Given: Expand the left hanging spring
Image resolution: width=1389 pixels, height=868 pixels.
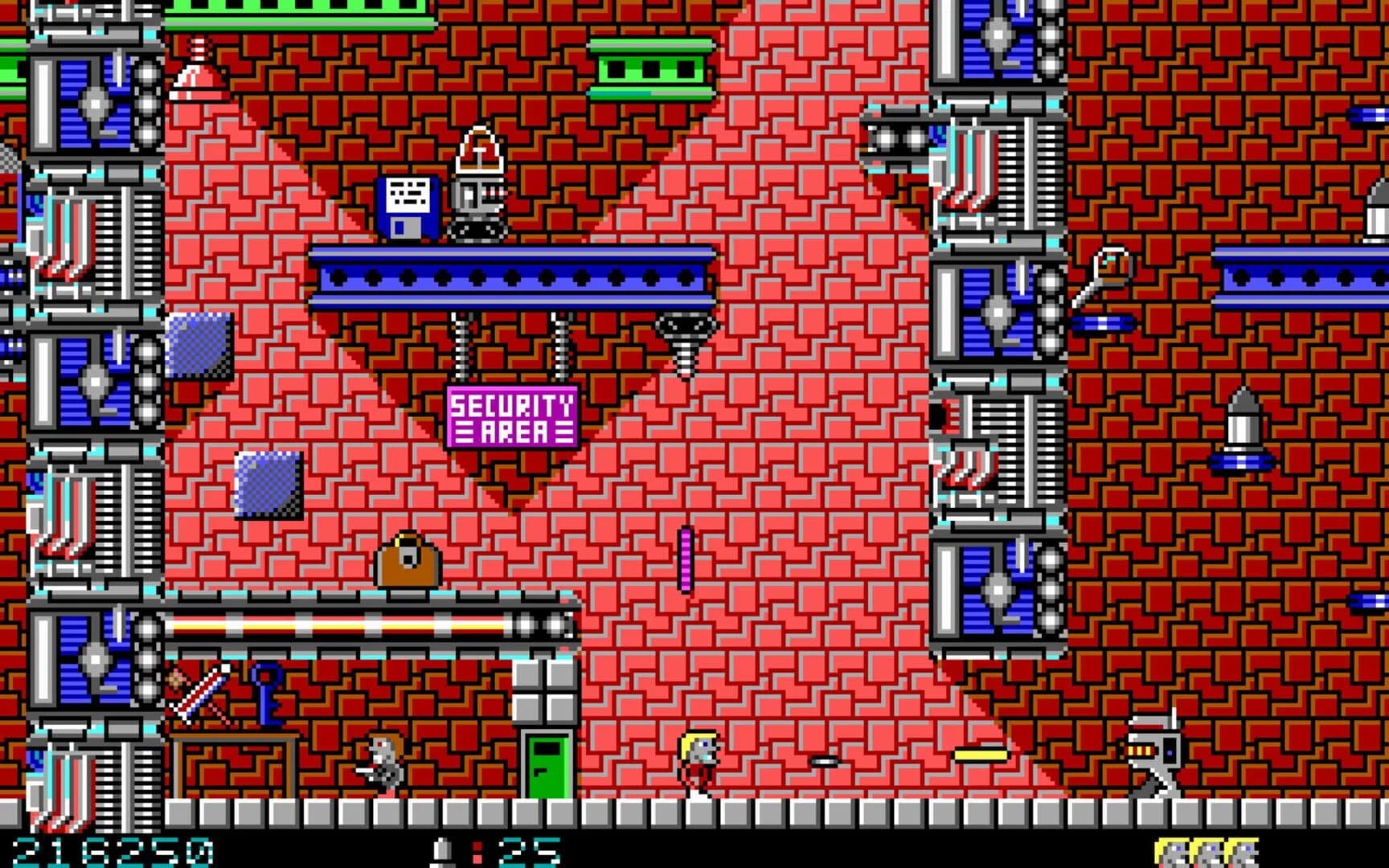Looking at the screenshot, I should pyautogui.click(x=461, y=342).
